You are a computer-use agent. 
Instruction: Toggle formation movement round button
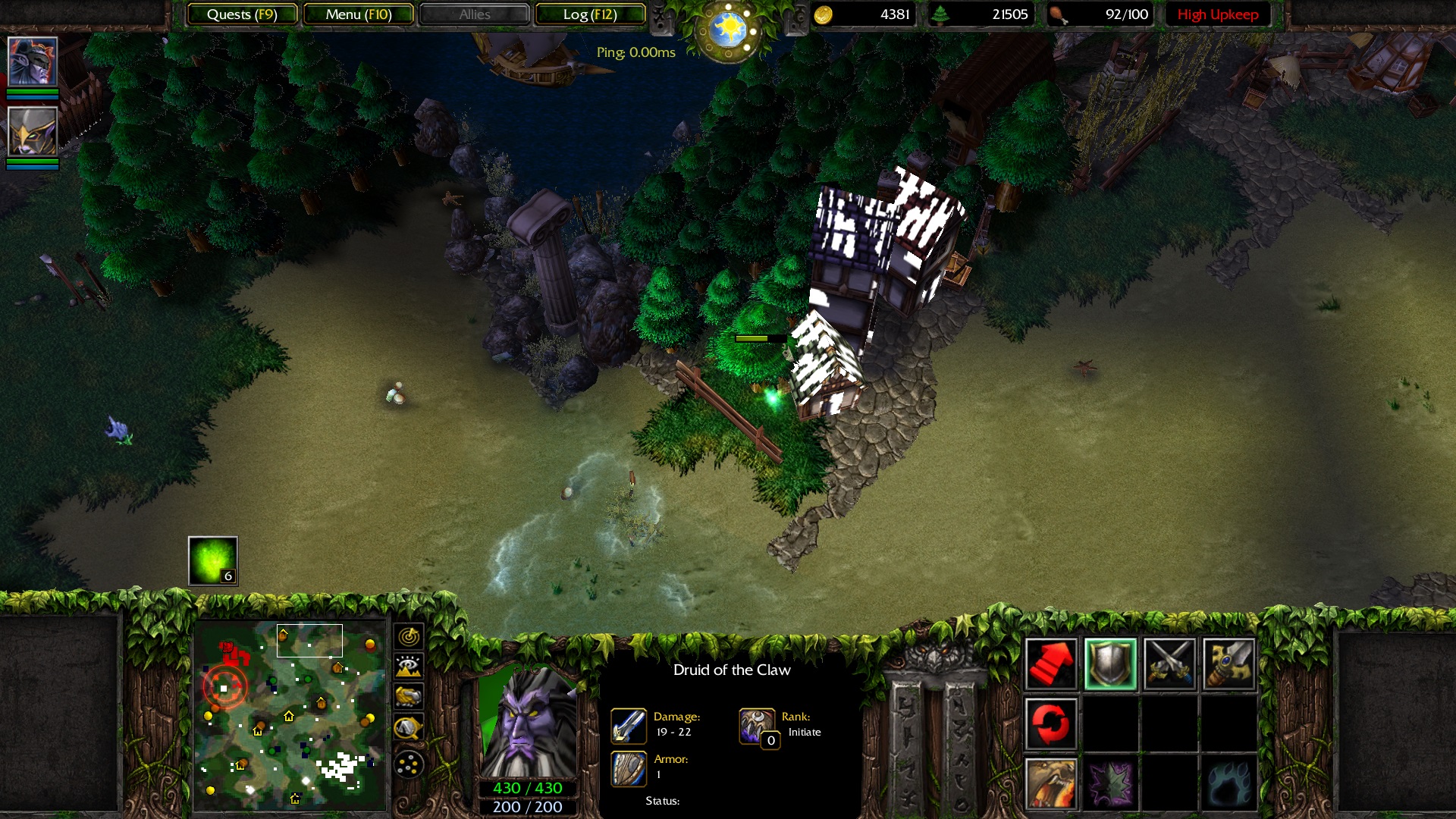click(409, 764)
